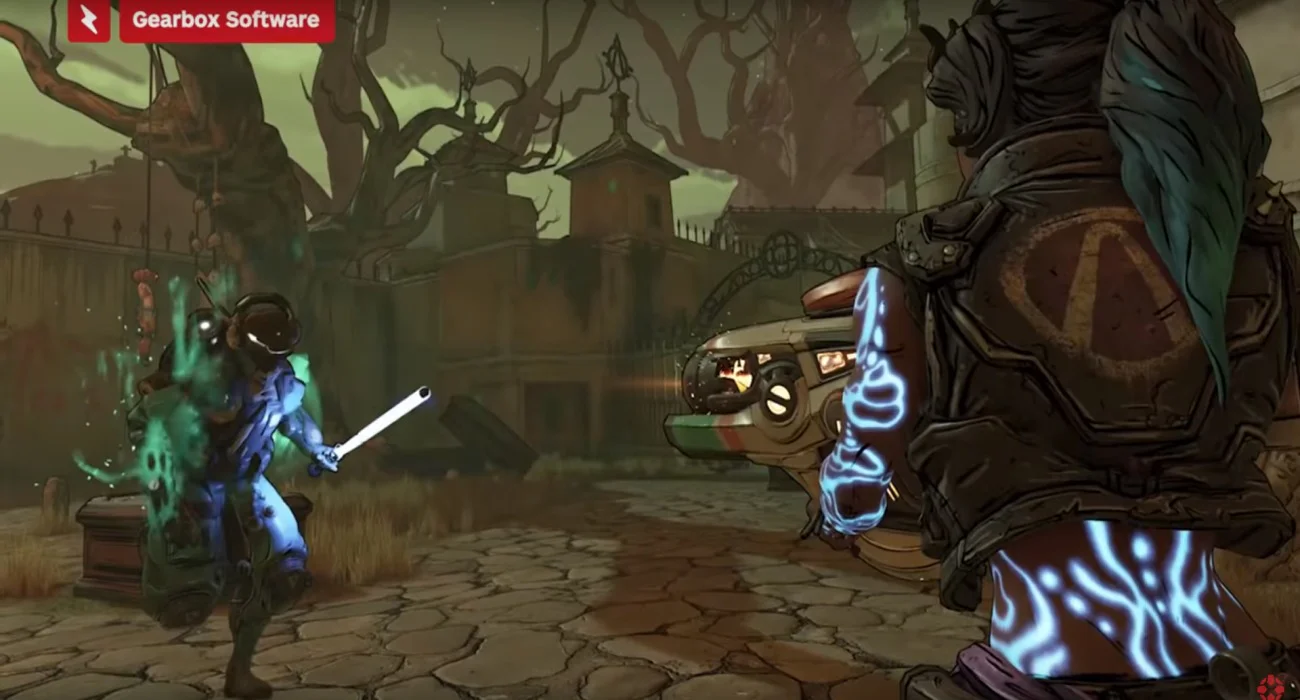1300x700 pixels.
Task: Click the red lightning bolt badge
Action: tap(89, 20)
